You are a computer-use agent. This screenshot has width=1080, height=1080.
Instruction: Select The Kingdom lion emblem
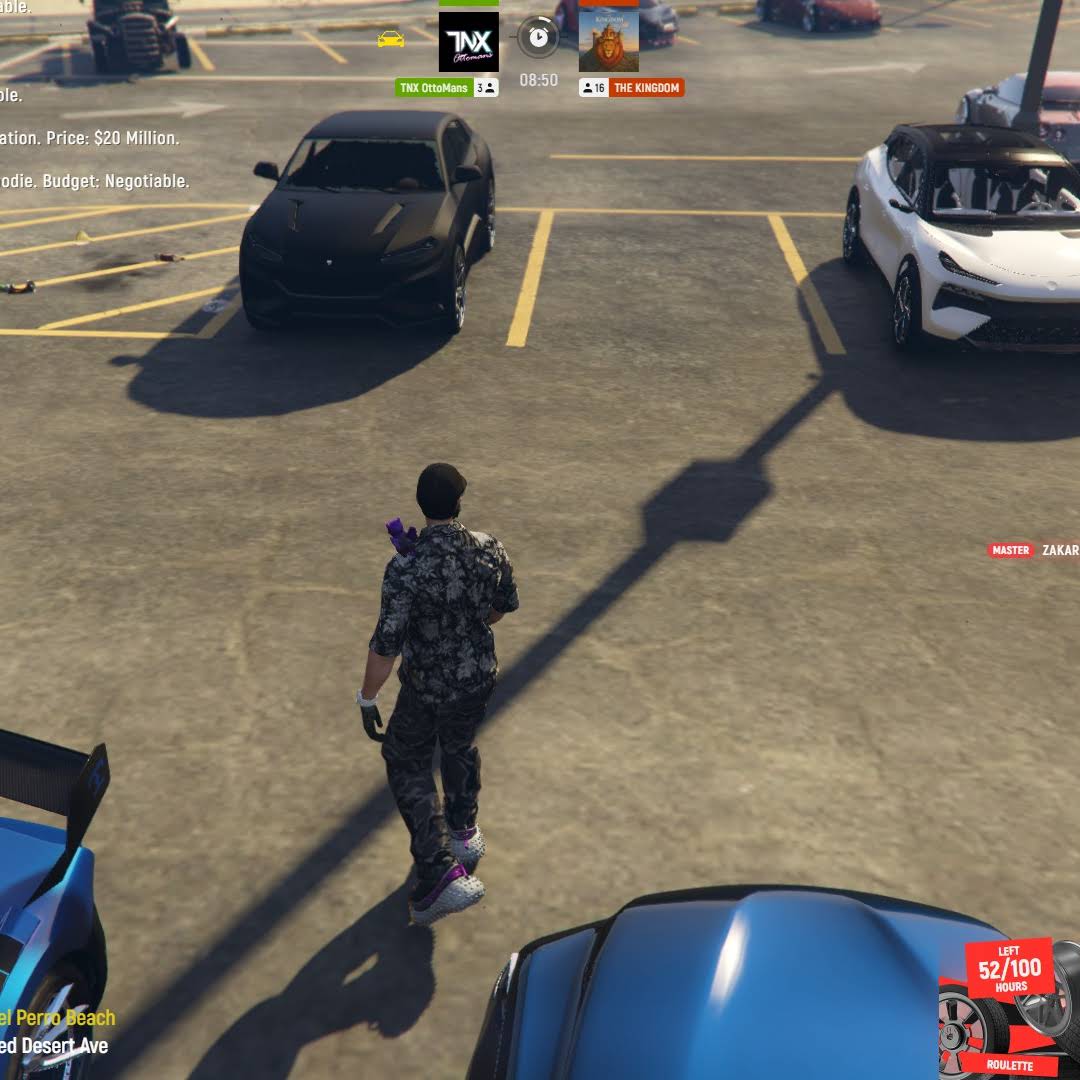click(x=608, y=41)
